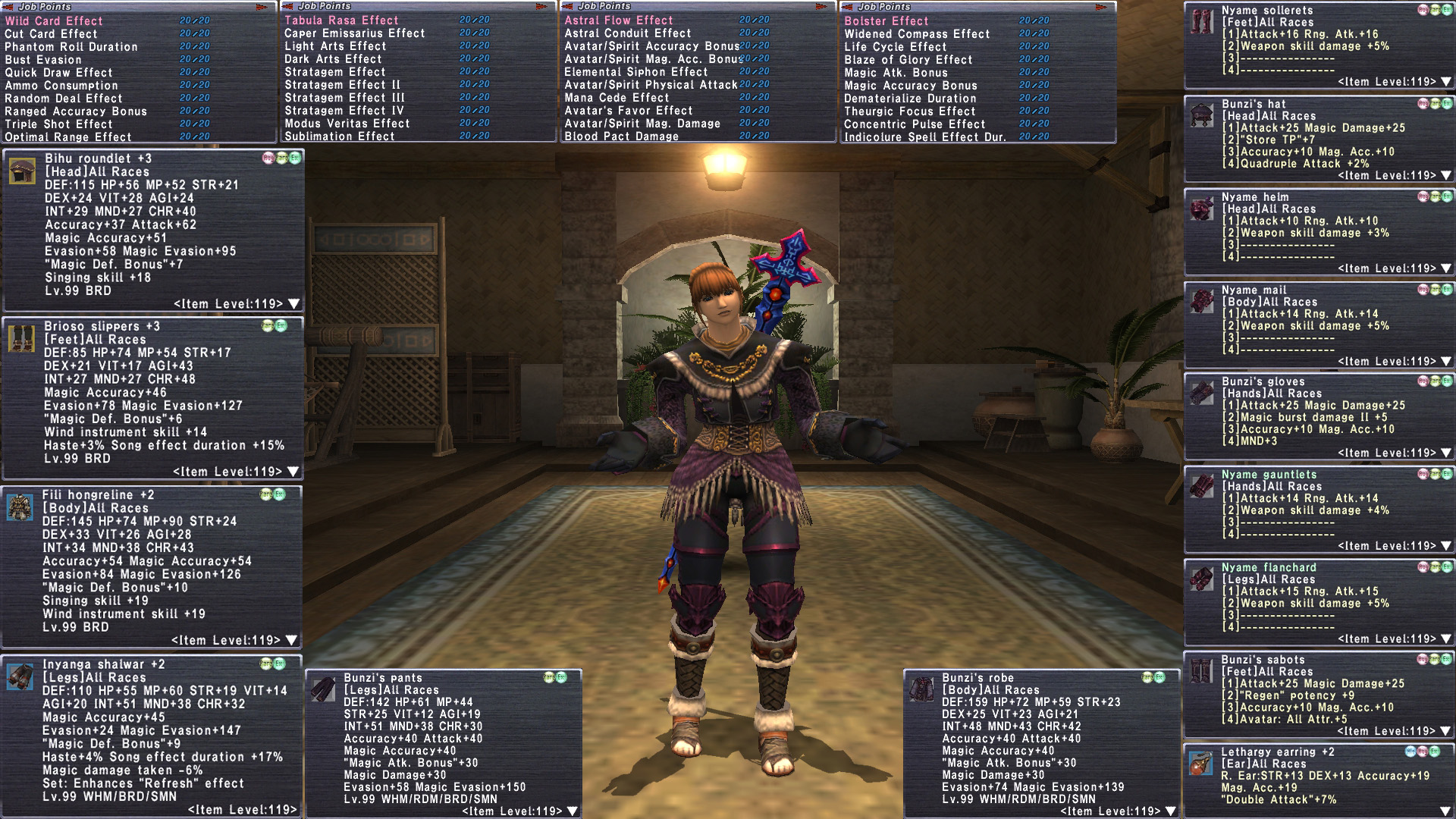
Task: Select the Brioso slippers +3 icon
Action: coord(21,339)
